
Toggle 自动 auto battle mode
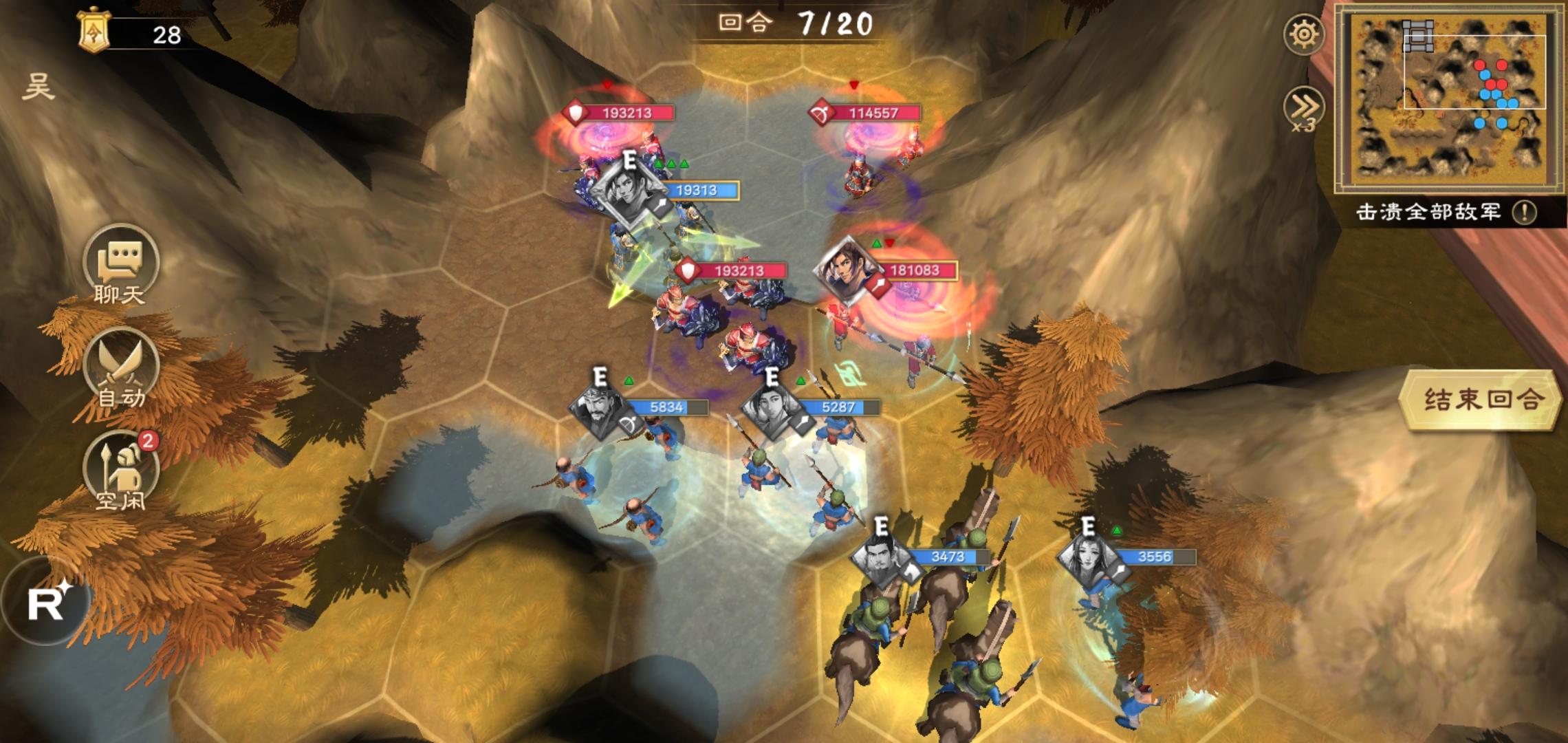coord(121,368)
